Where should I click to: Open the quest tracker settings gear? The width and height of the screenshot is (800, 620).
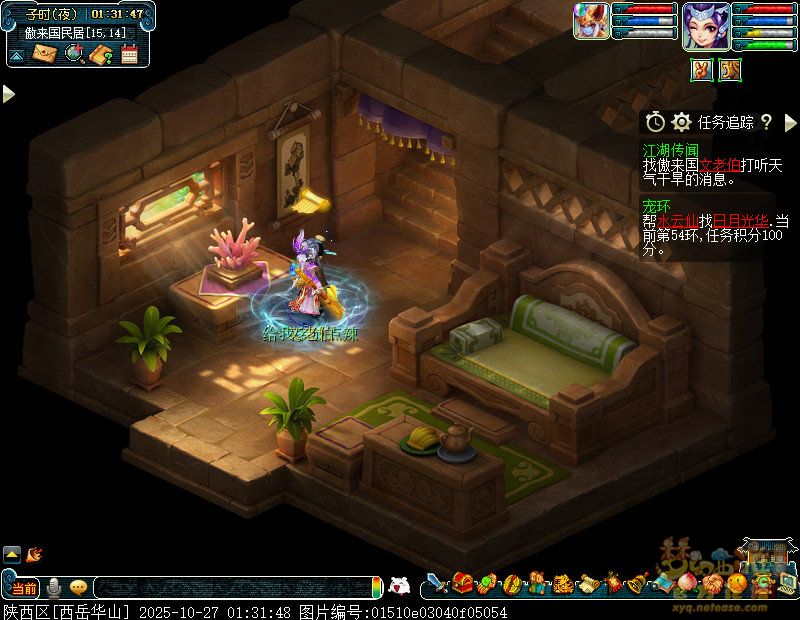(x=682, y=122)
